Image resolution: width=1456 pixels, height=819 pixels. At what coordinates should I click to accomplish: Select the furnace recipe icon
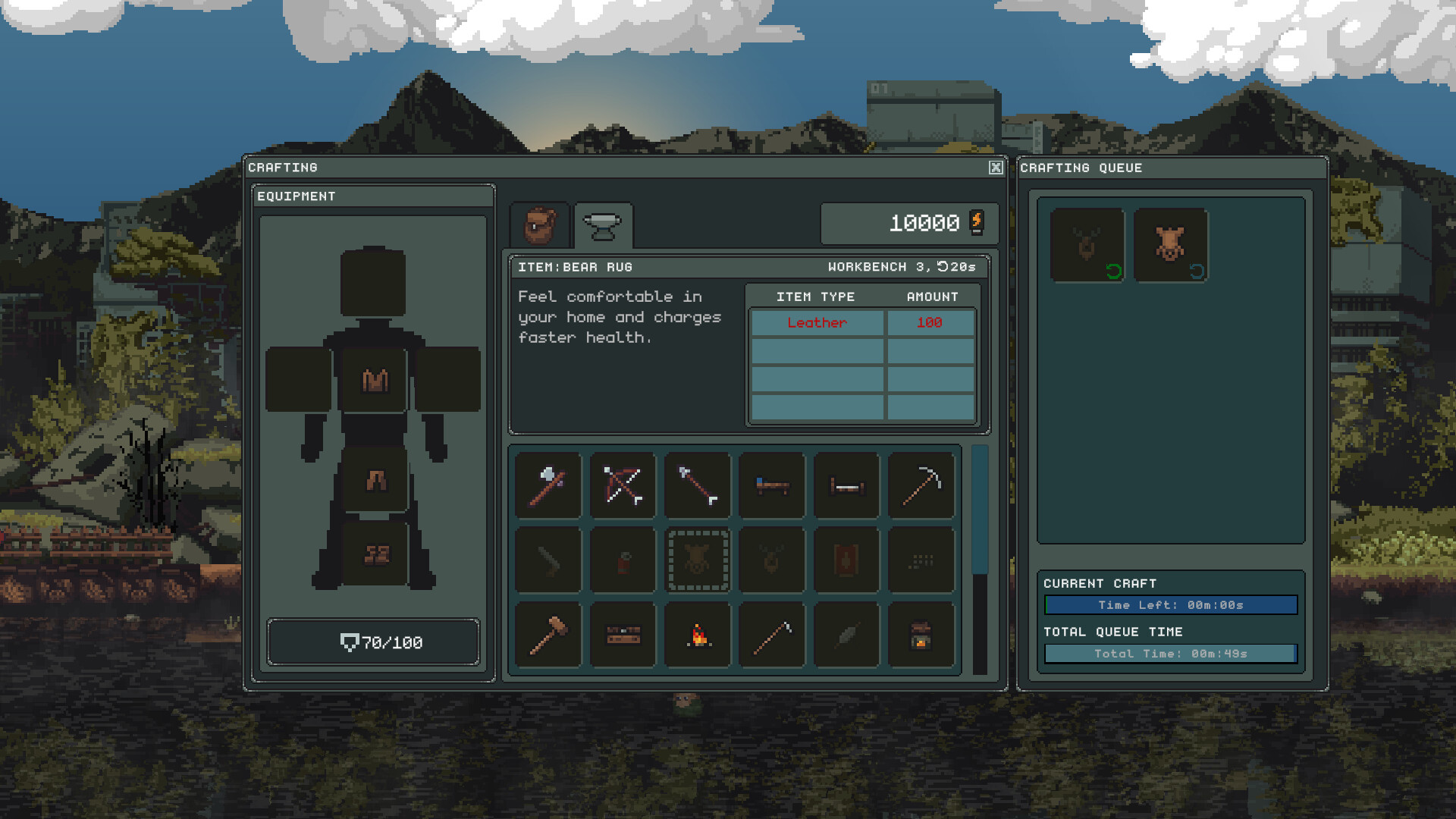[x=921, y=635]
